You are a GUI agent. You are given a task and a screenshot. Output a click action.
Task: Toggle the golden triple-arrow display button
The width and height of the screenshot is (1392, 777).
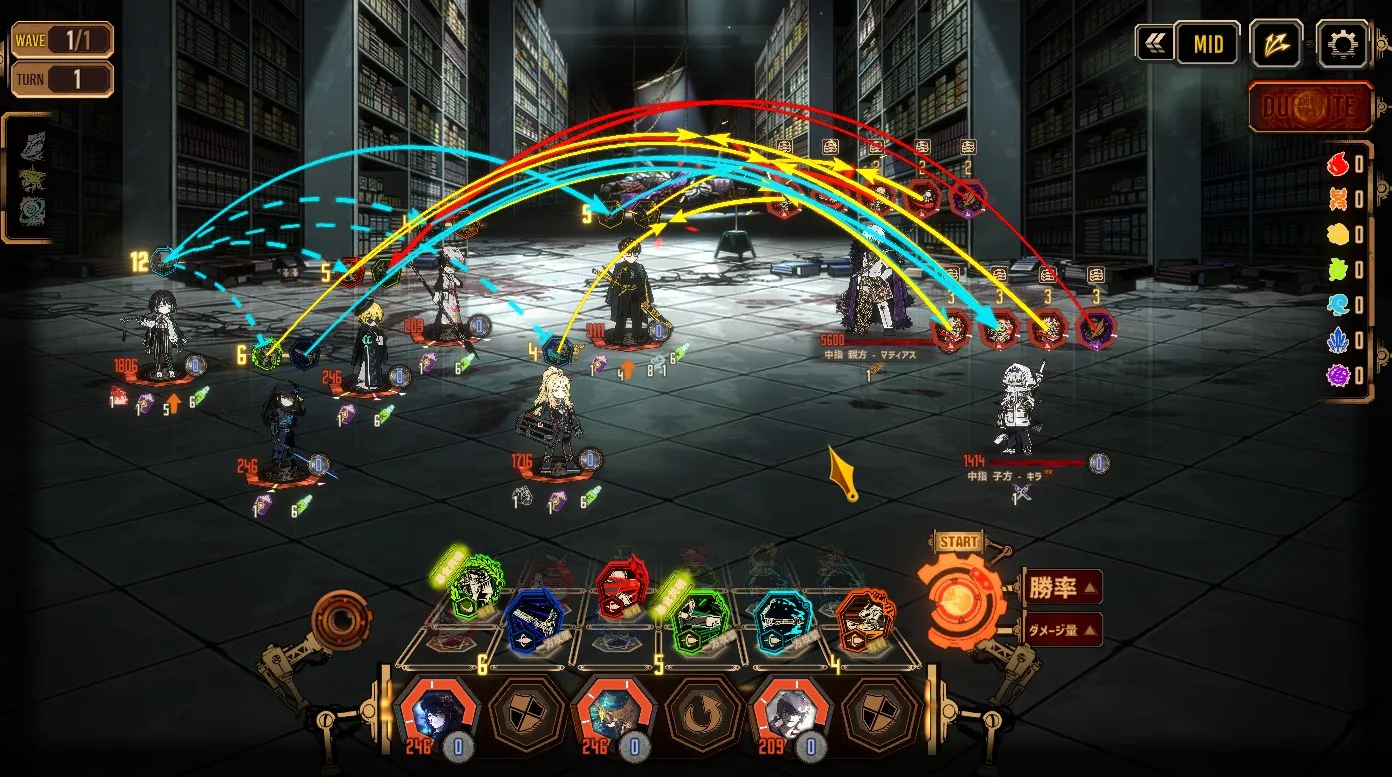coord(1276,44)
